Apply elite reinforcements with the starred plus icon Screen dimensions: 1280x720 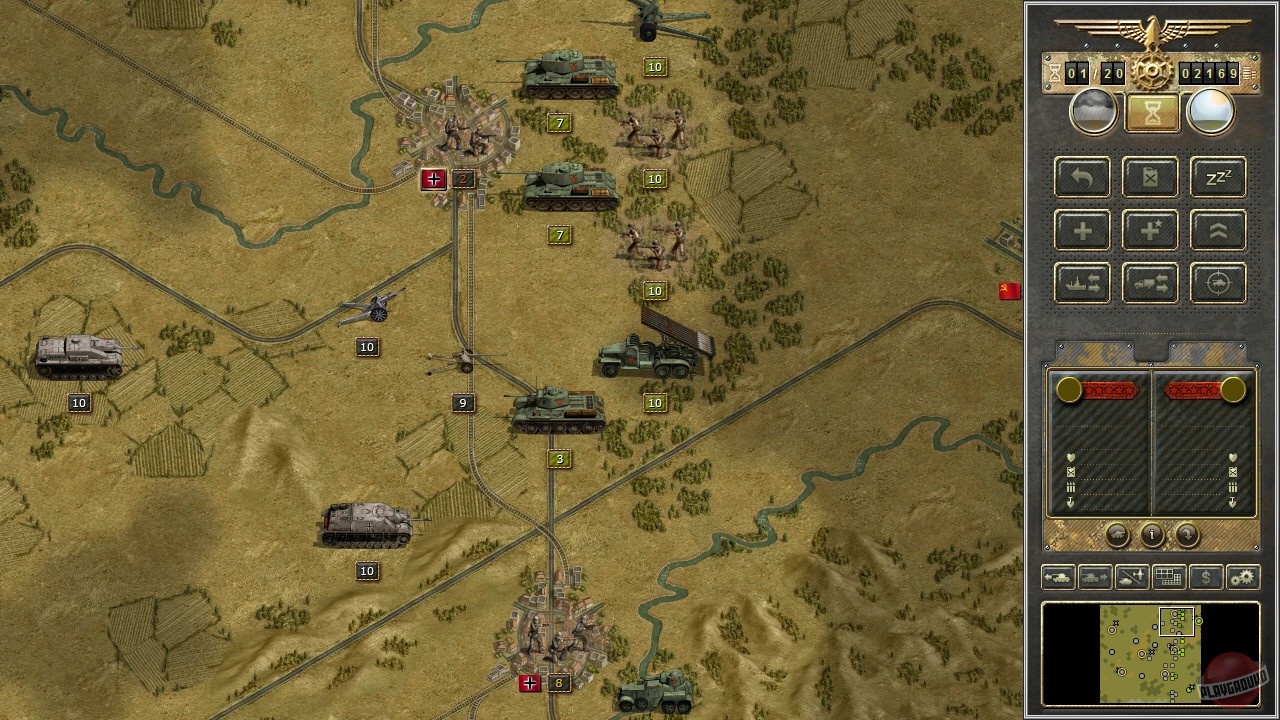(x=1149, y=230)
